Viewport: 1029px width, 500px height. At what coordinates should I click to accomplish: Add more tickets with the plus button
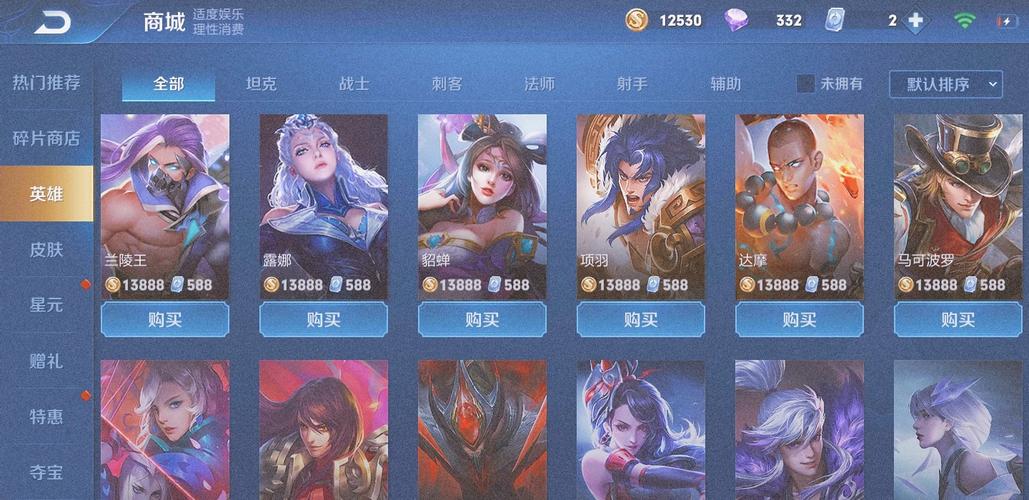coord(915,21)
